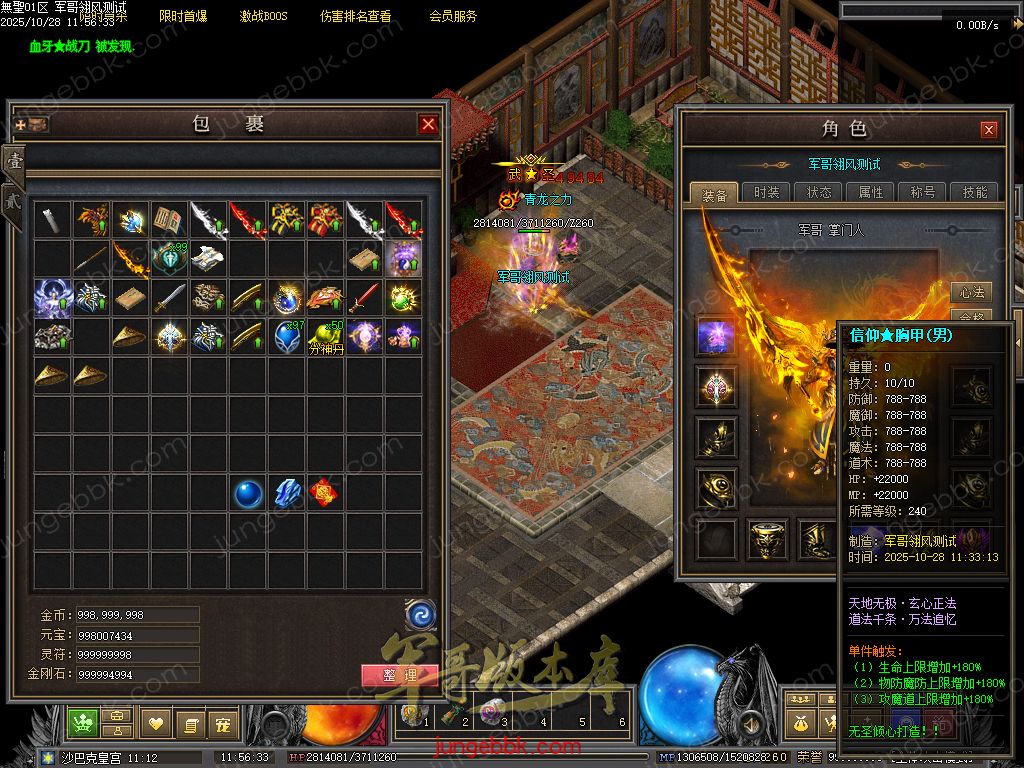The height and width of the screenshot is (768, 1024).
Task: Close the 角色 character window
Action: point(988,130)
